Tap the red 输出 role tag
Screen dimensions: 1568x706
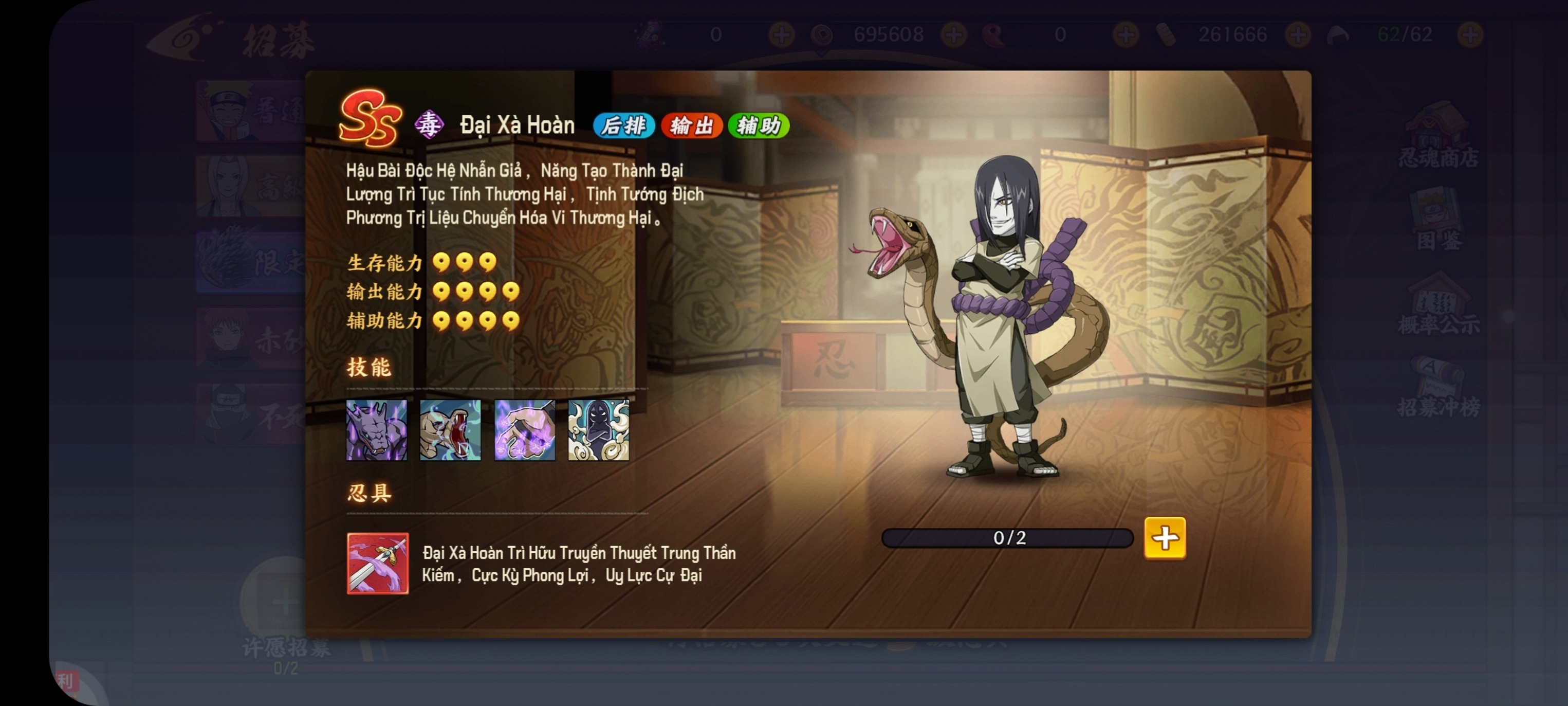pyautogui.click(x=691, y=125)
